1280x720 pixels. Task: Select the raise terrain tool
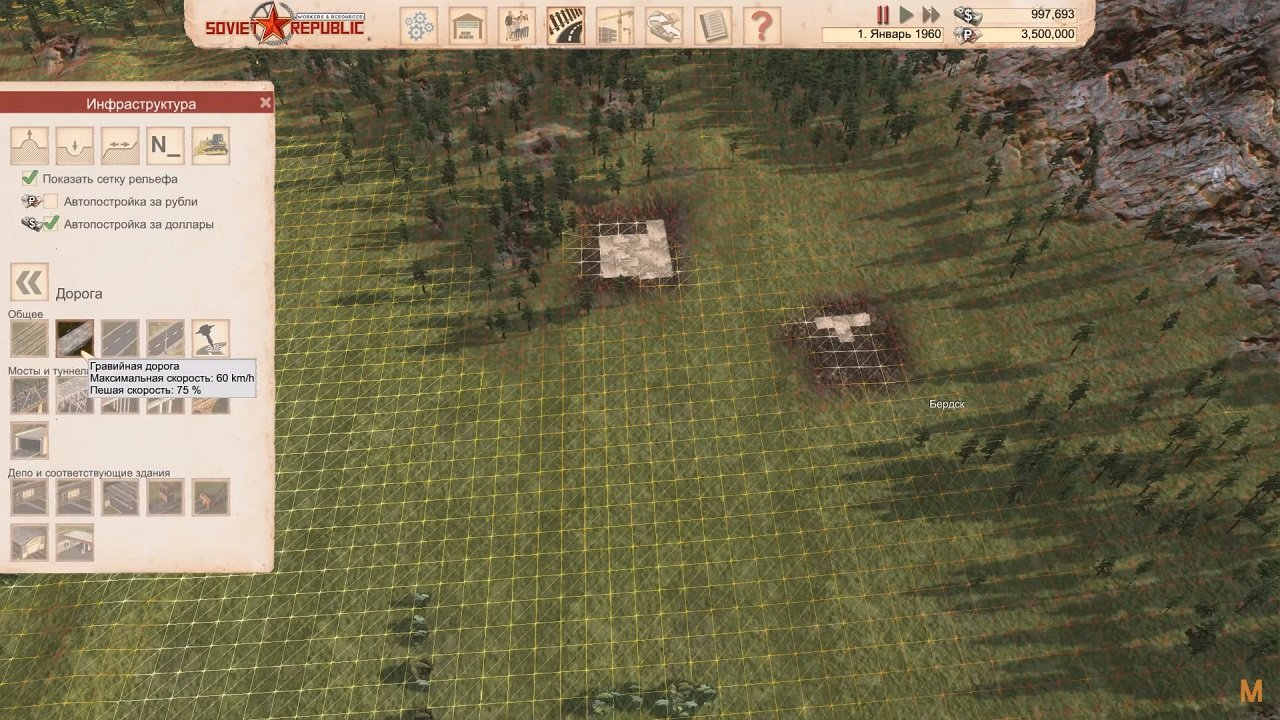(28, 145)
